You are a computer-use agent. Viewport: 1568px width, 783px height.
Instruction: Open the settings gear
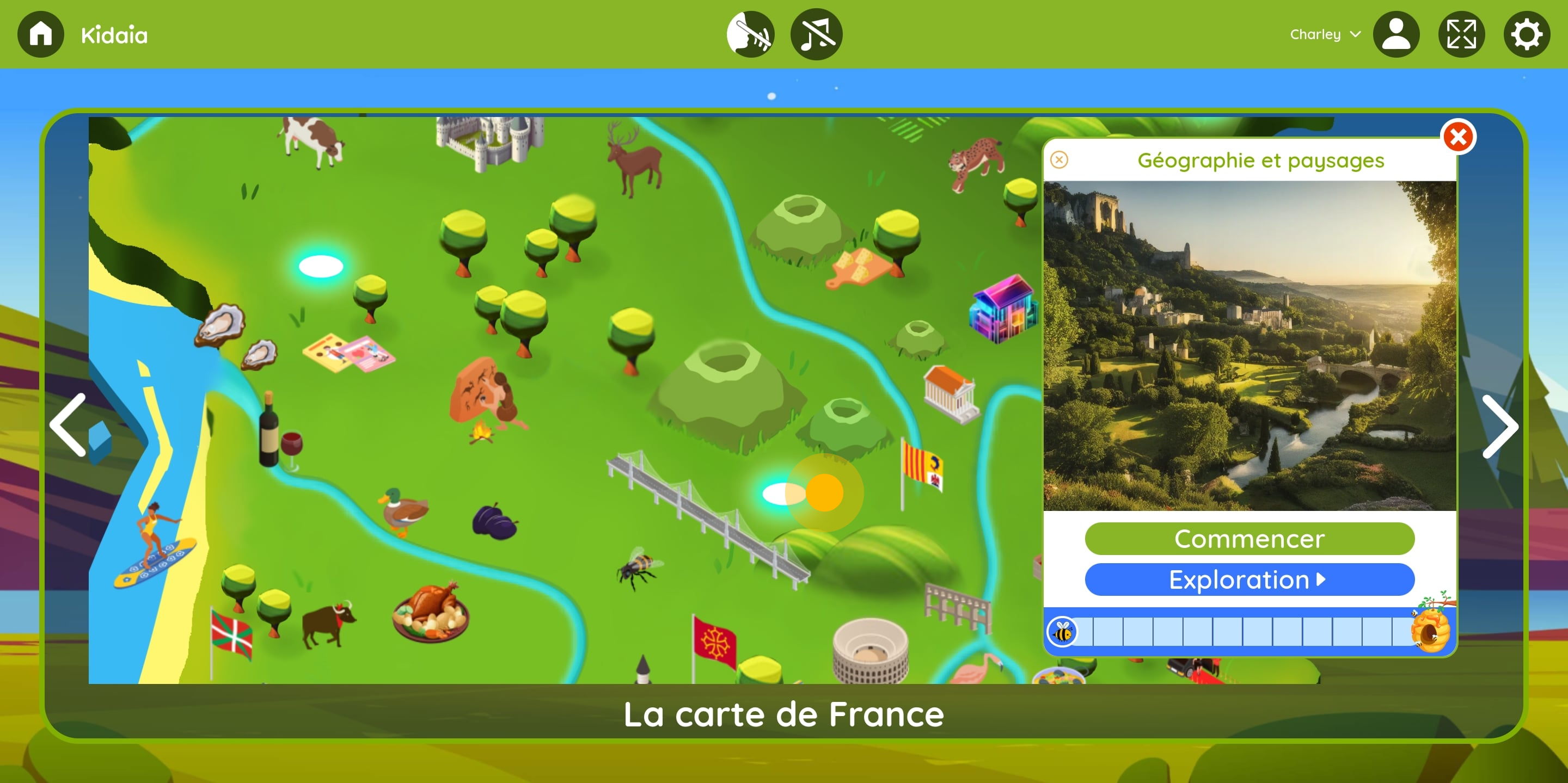(x=1526, y=34)
